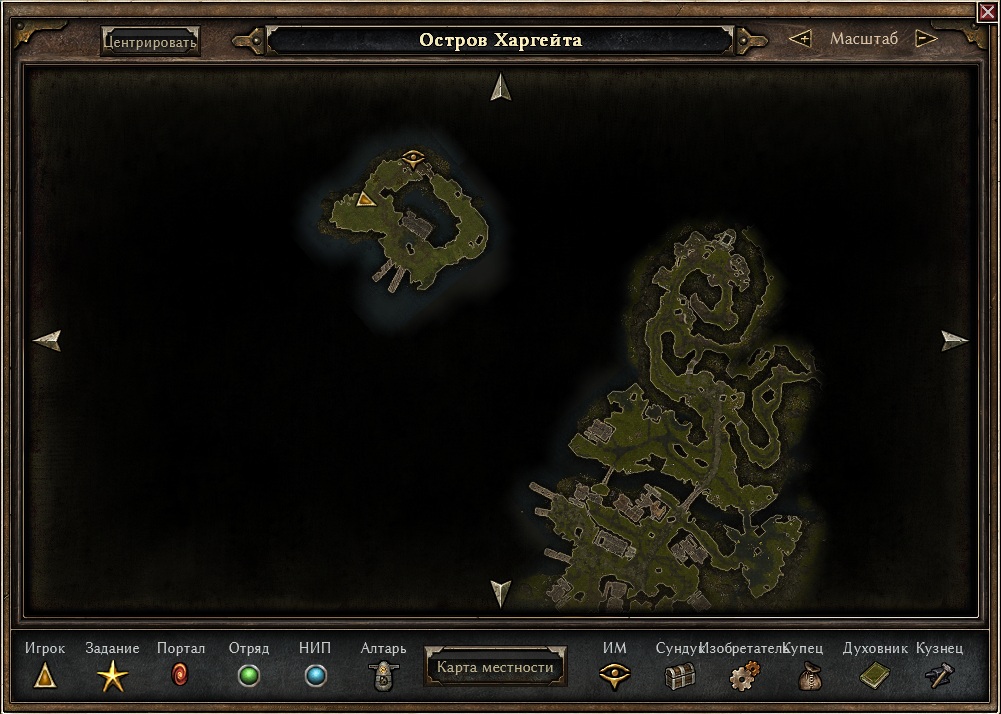Pan the map downward with bottom arrow
The height and width of the screenshot is (714, 1001).
pos(501,593)
